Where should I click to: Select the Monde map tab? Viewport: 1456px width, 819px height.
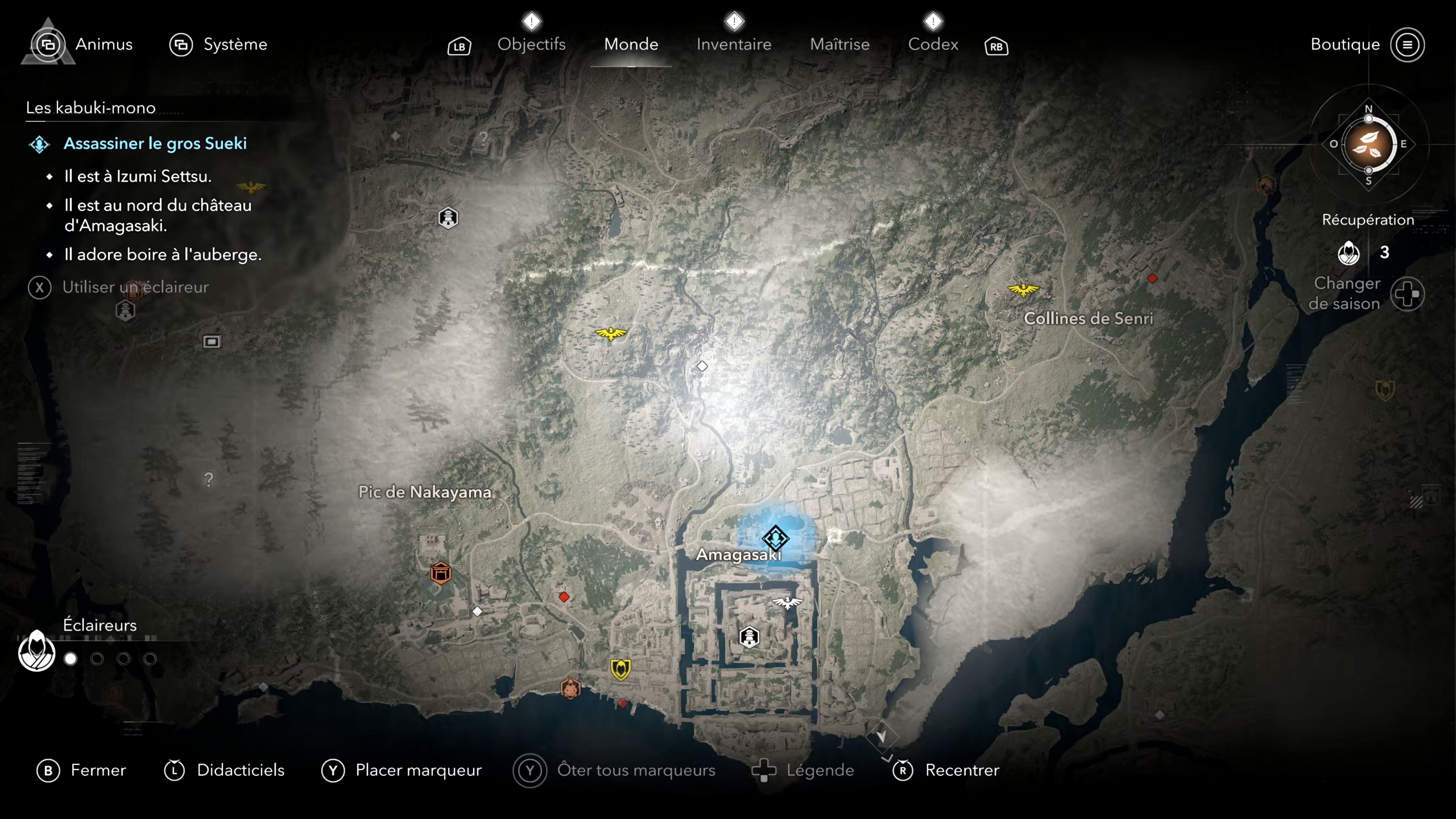coord(631,44)
